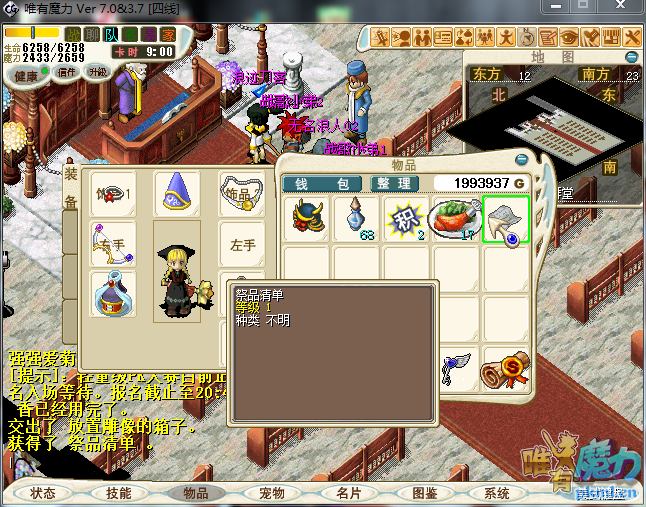Open the 状态 status menu
The image size is (646, 507).
tap(43, 493)
